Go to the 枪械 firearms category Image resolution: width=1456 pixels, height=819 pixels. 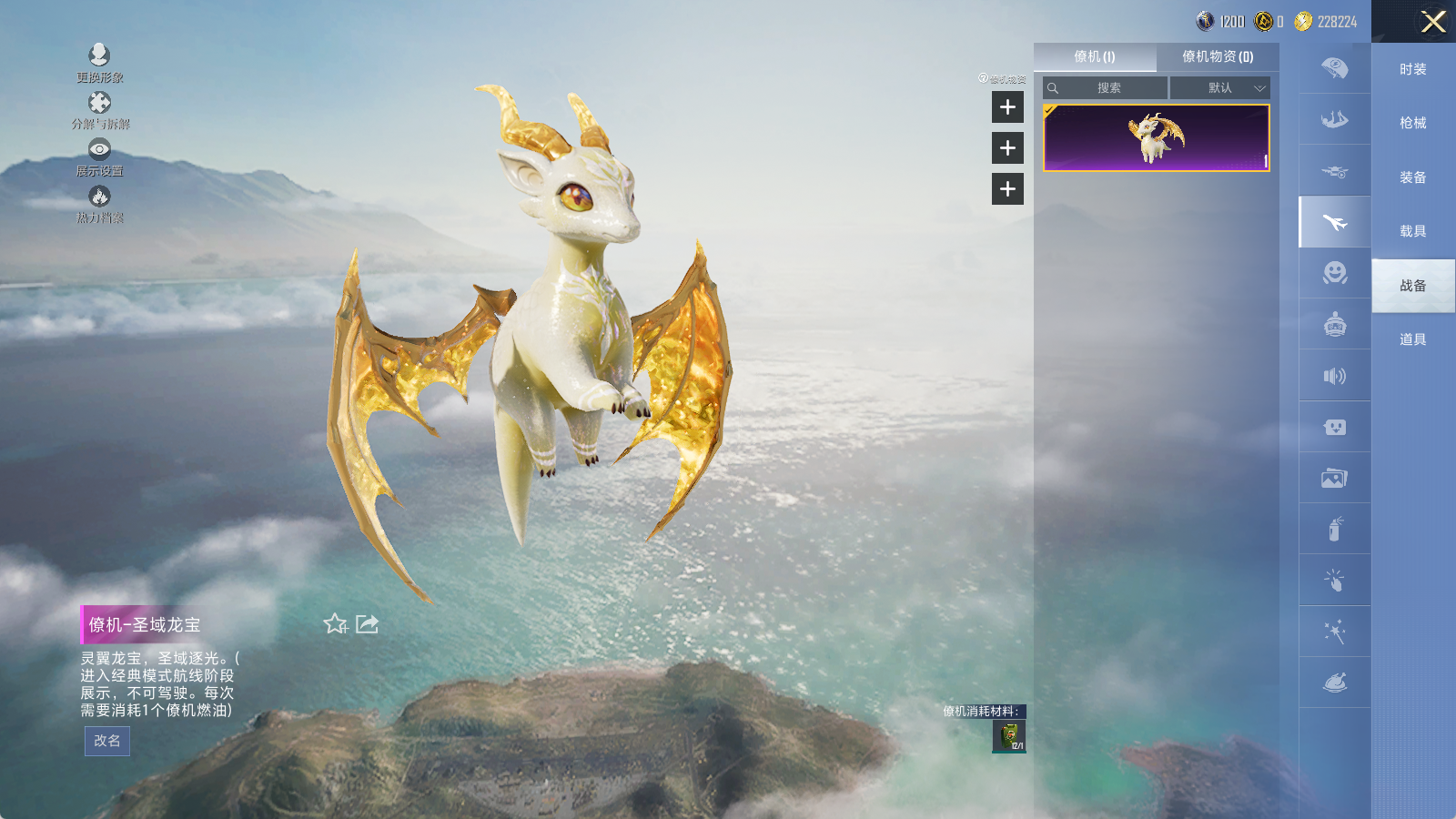point(1412,123)
